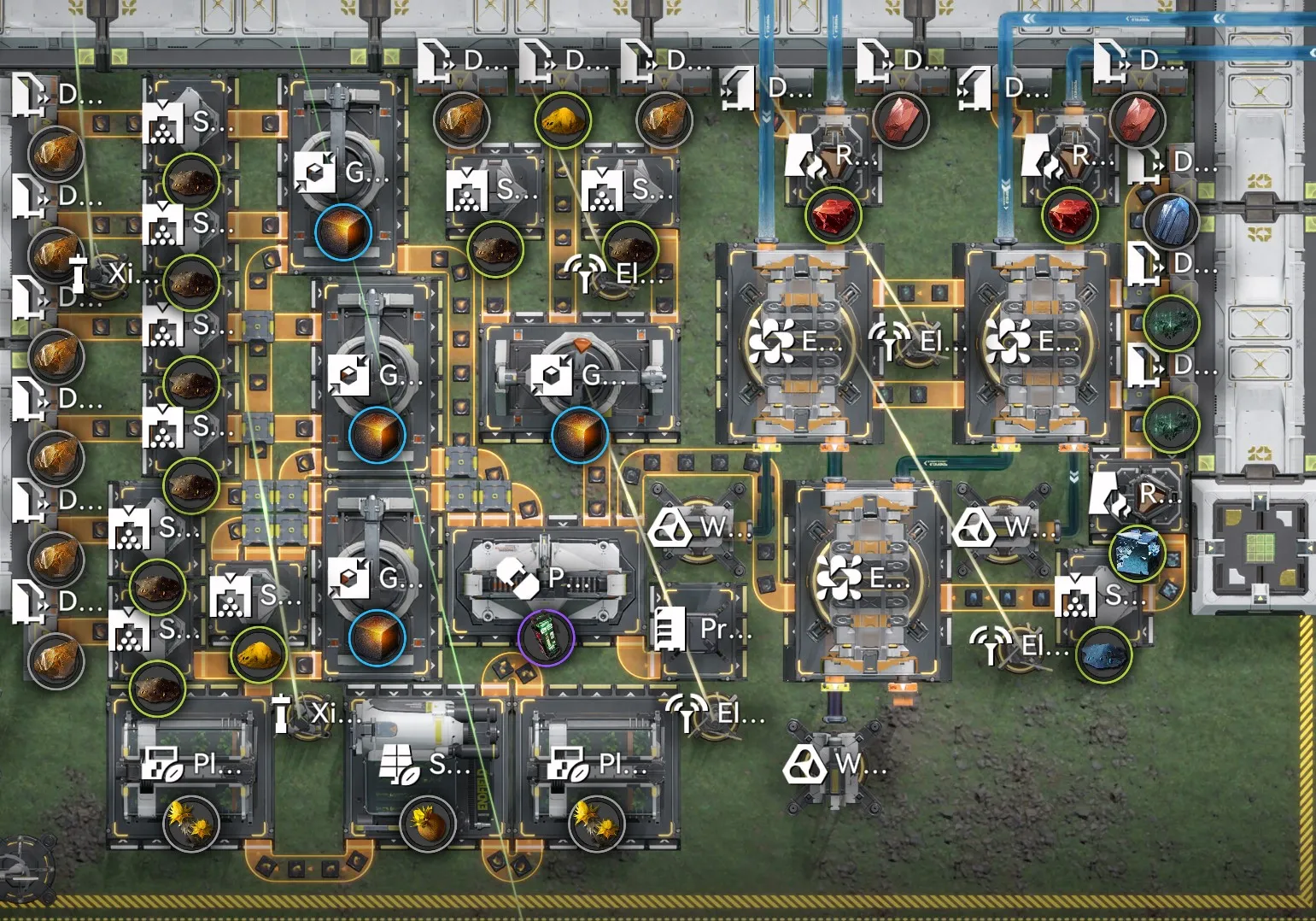Click the dark green crystal marker on right side
This screenshot has width=1316, height=921.
click(1172, 325)
